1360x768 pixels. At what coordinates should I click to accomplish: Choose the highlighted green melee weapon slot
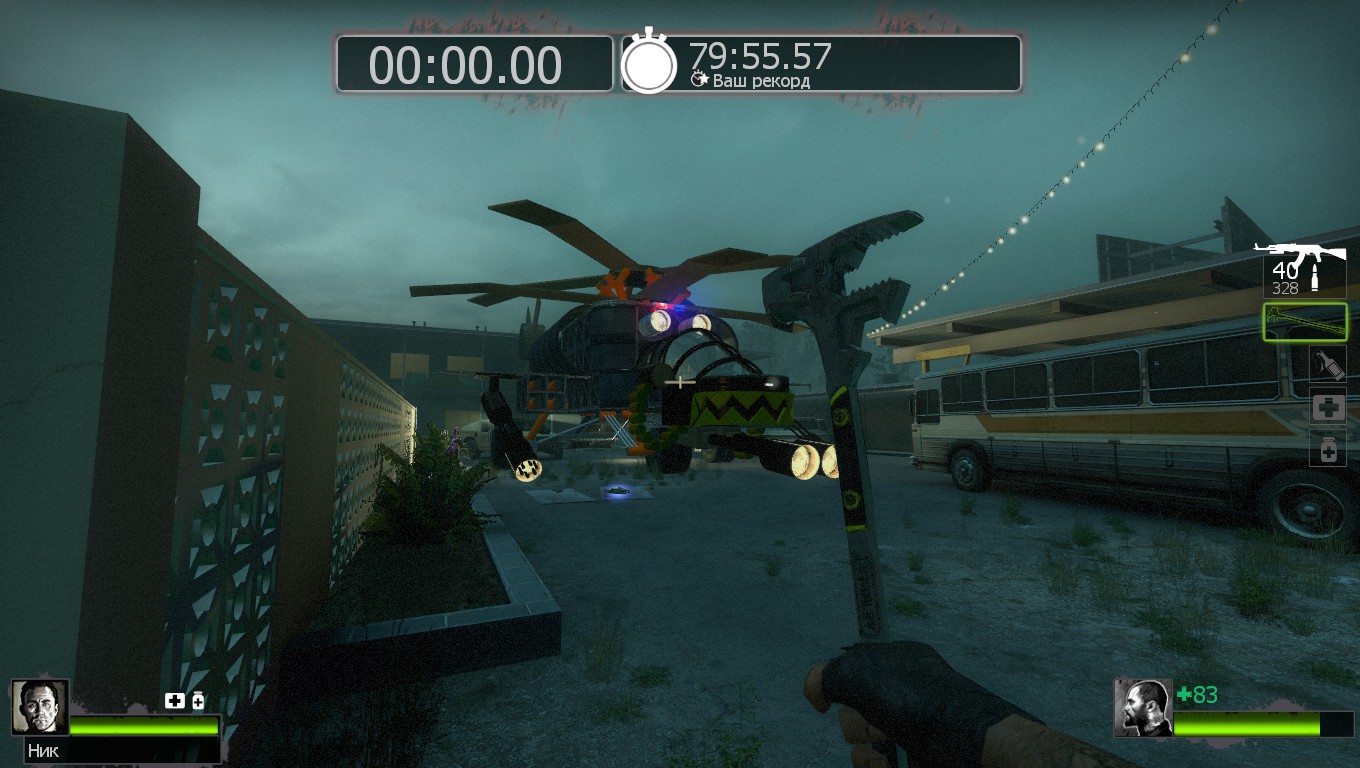(1305, 322)
